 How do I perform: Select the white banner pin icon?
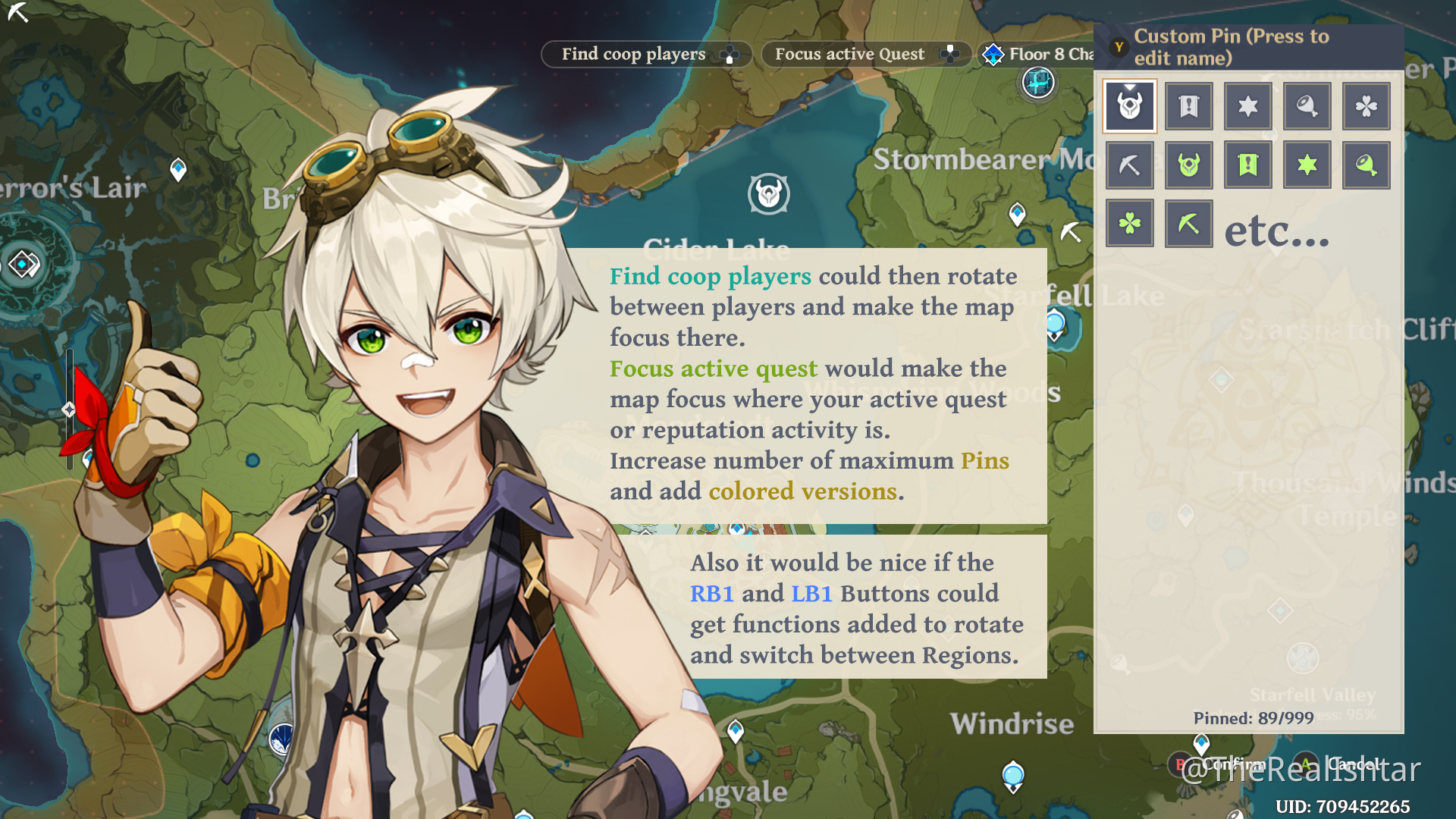point(1188,106)
